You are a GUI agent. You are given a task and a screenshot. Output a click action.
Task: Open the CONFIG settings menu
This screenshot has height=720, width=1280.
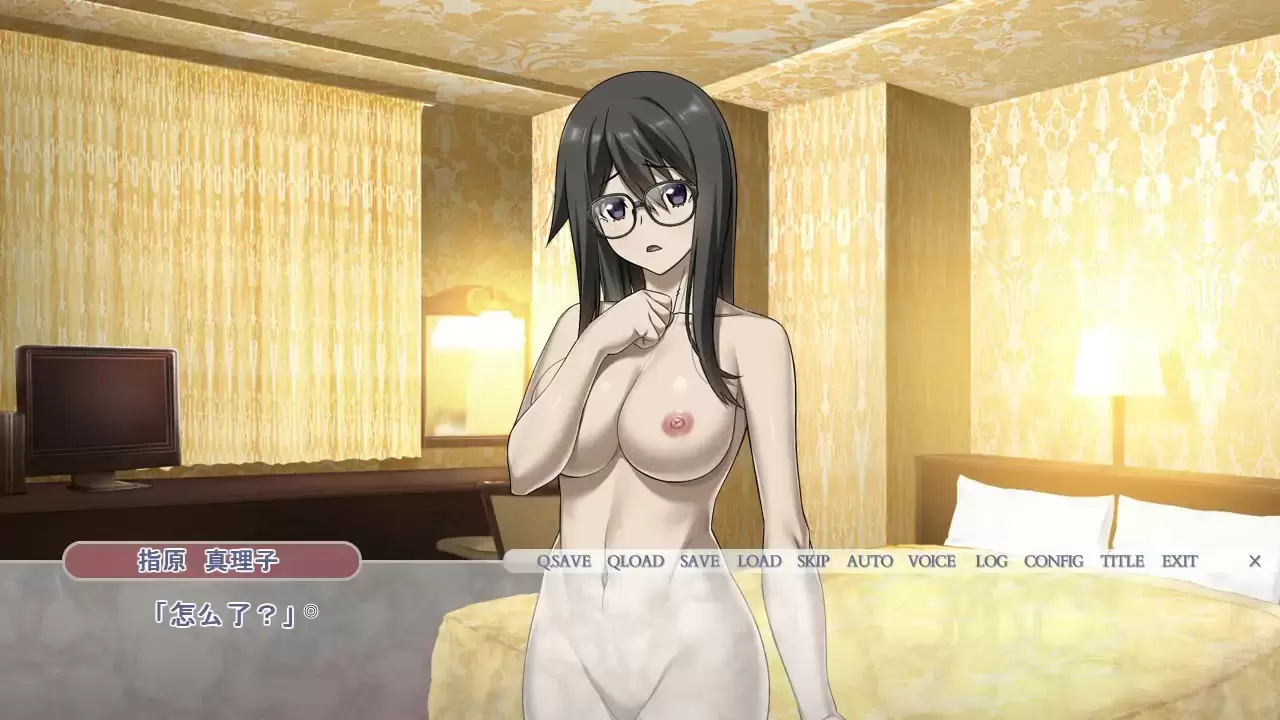point(1055,561)
